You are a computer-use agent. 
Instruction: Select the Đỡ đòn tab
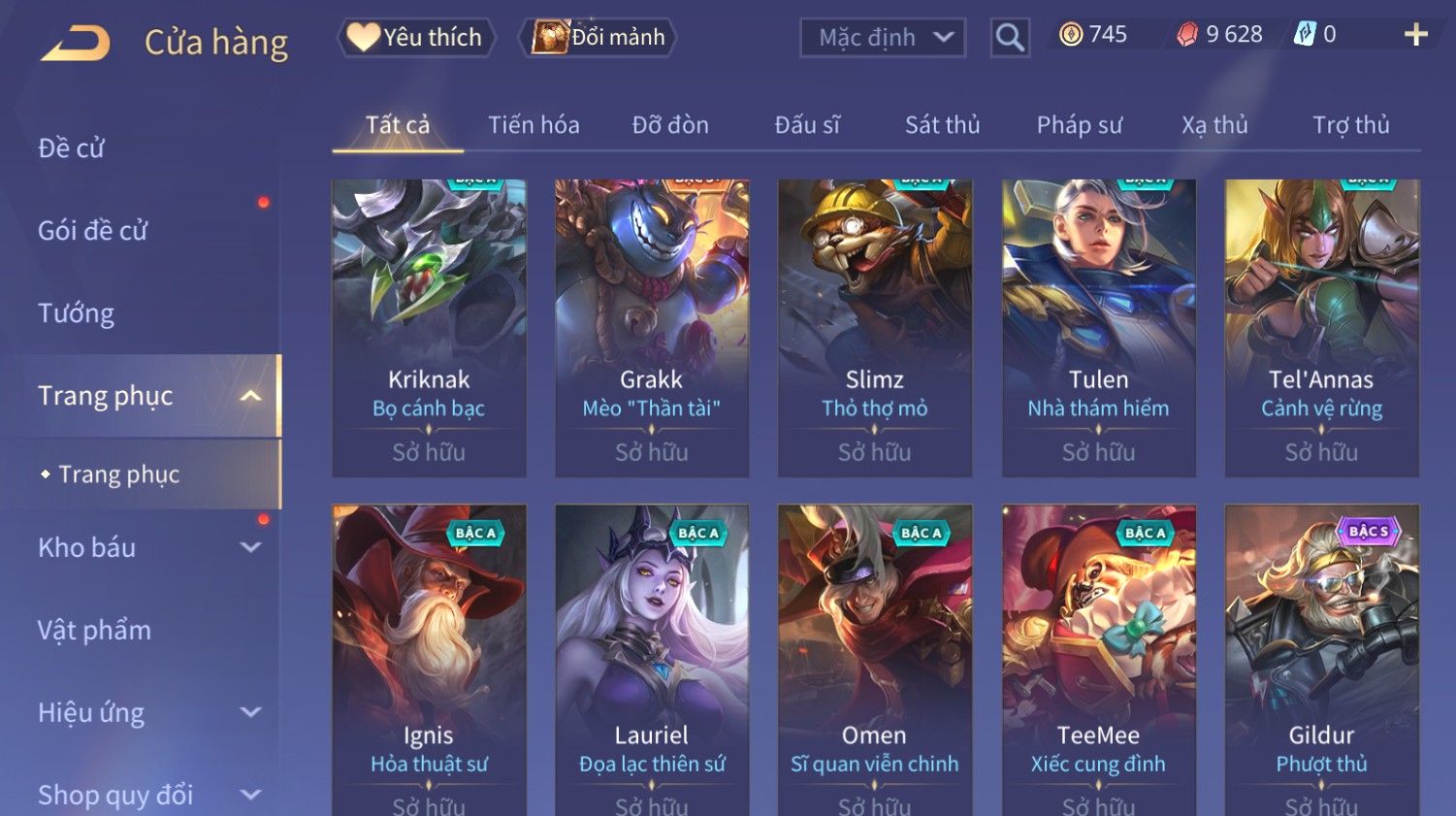(x=670, y=125)
